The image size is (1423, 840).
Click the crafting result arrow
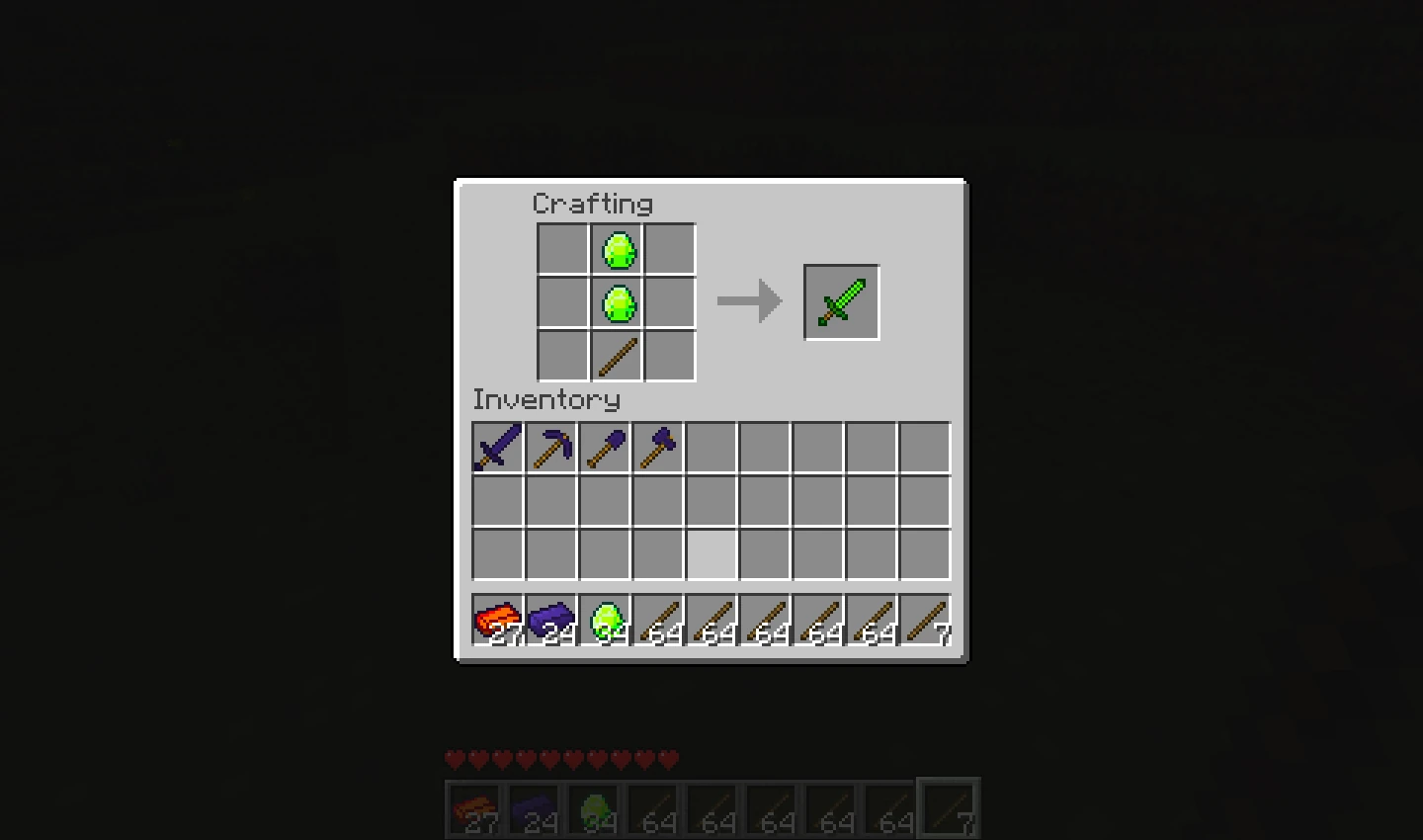[749, 300]
